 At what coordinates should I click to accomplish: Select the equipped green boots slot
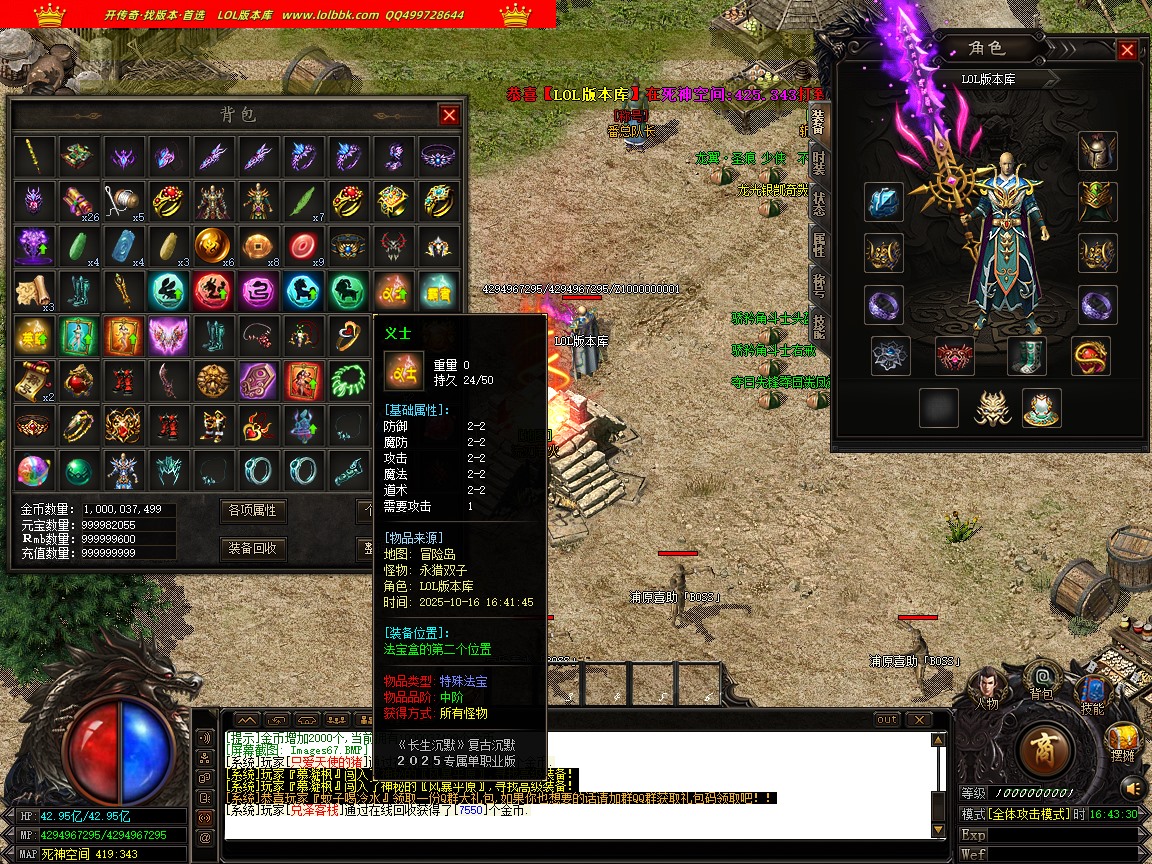1026,355
